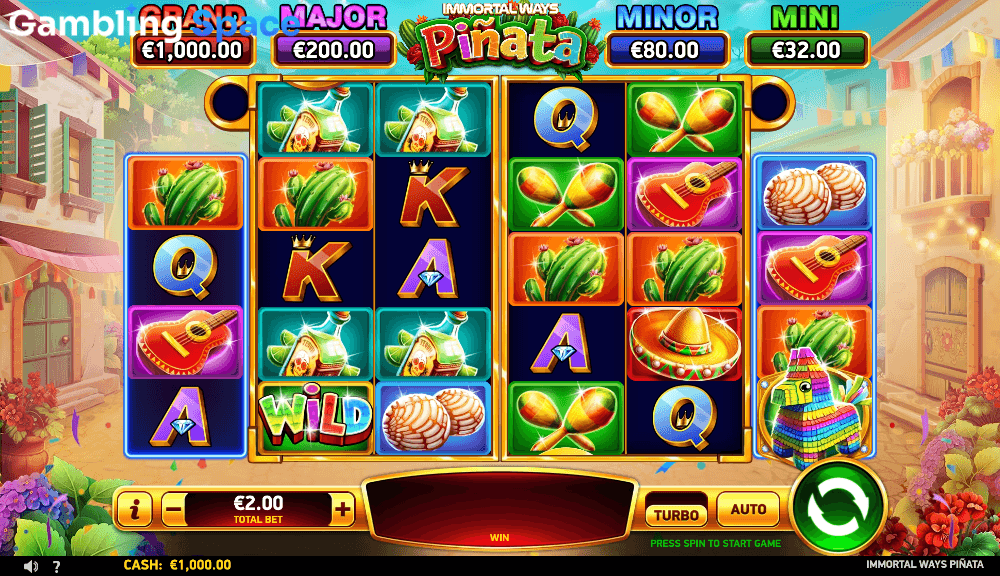
Task: Toggle the sound speaker icon
Action: point(31,566)
